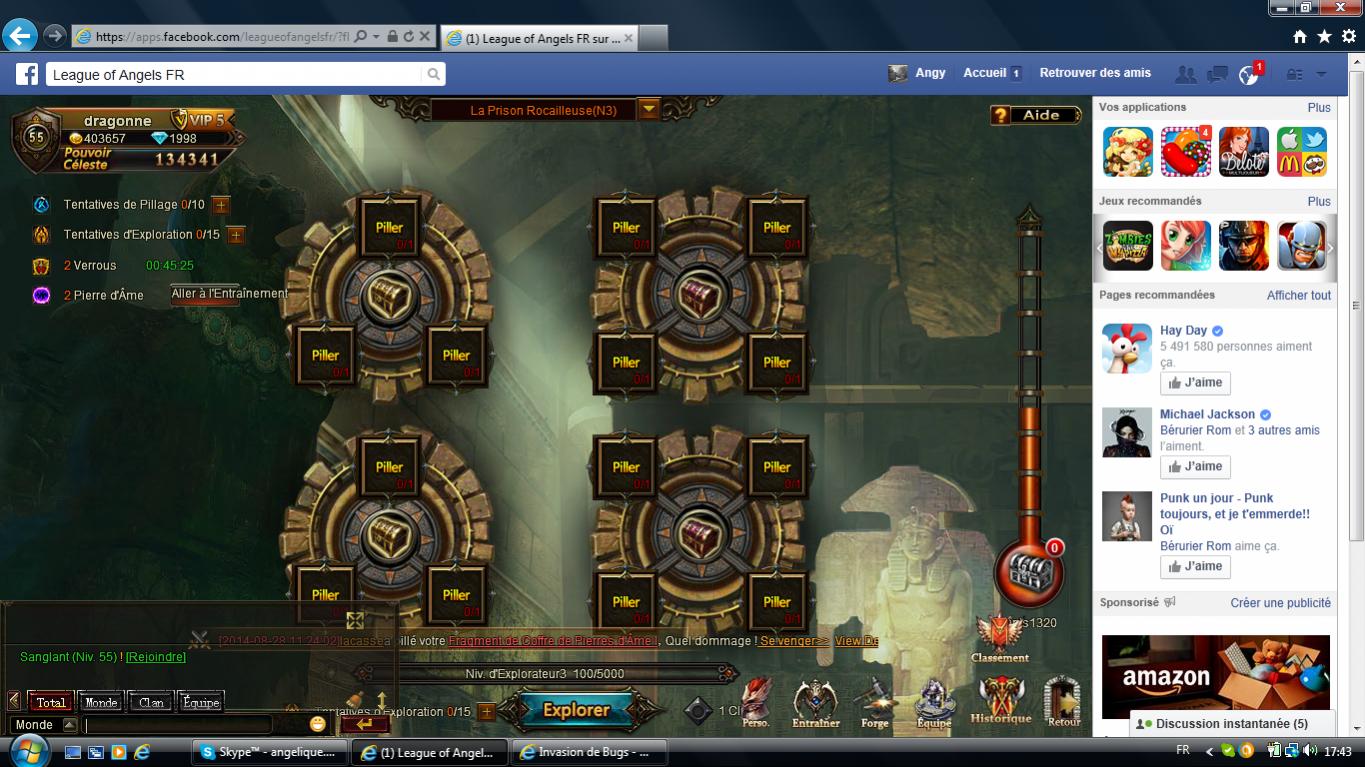Expand the La Prison Rocailleuse dropdown
The width and height of the screenshot is (1365, 767).
650,110
